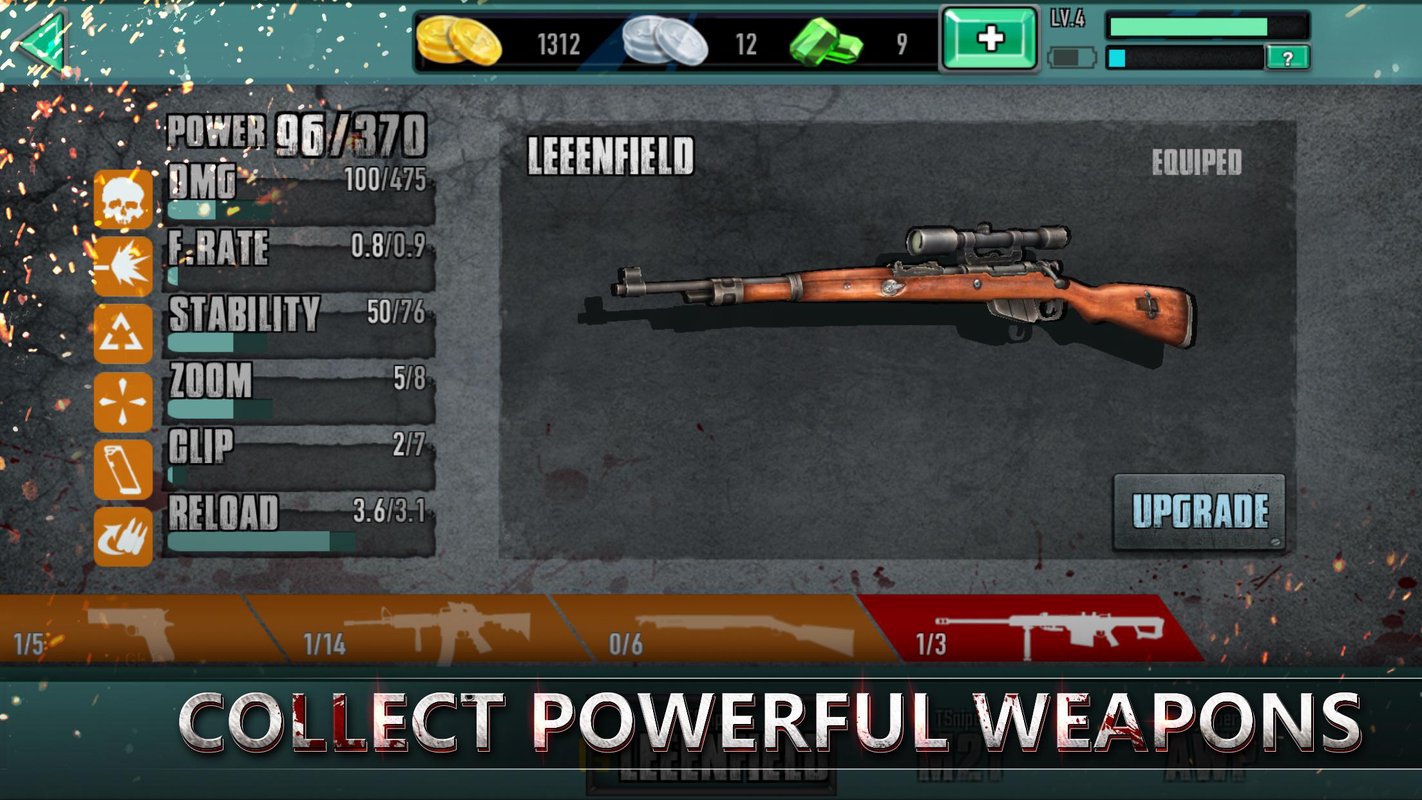Select the fire rate muzzle flash icon
The image size is (1422, 800).
click(x=123, y=266)
